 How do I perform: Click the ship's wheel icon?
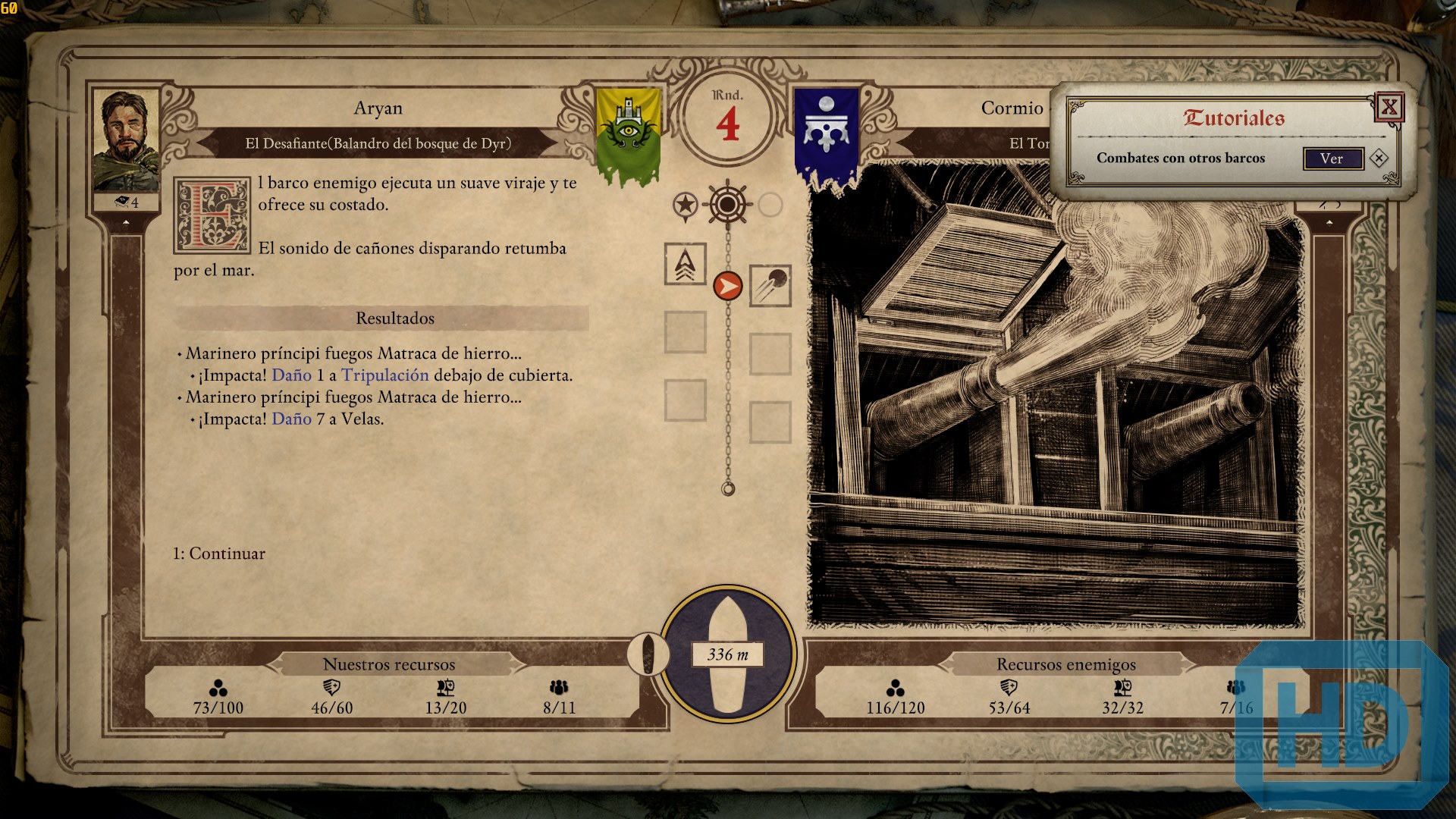coord(727,204)
